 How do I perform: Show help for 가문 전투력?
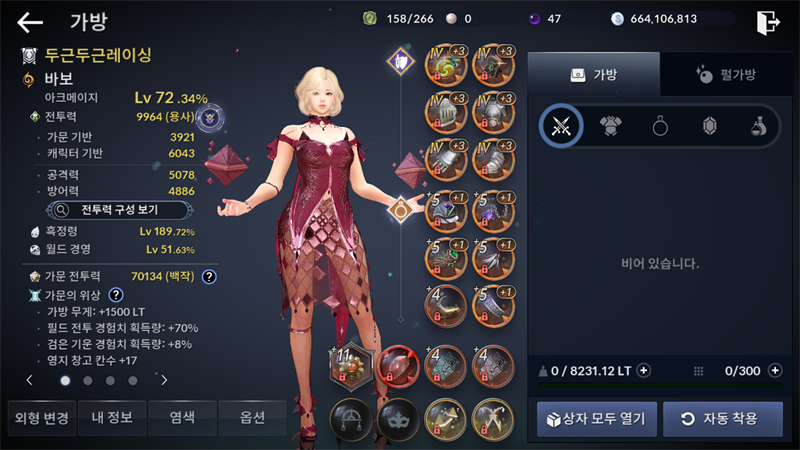click(x=210, y=276)
